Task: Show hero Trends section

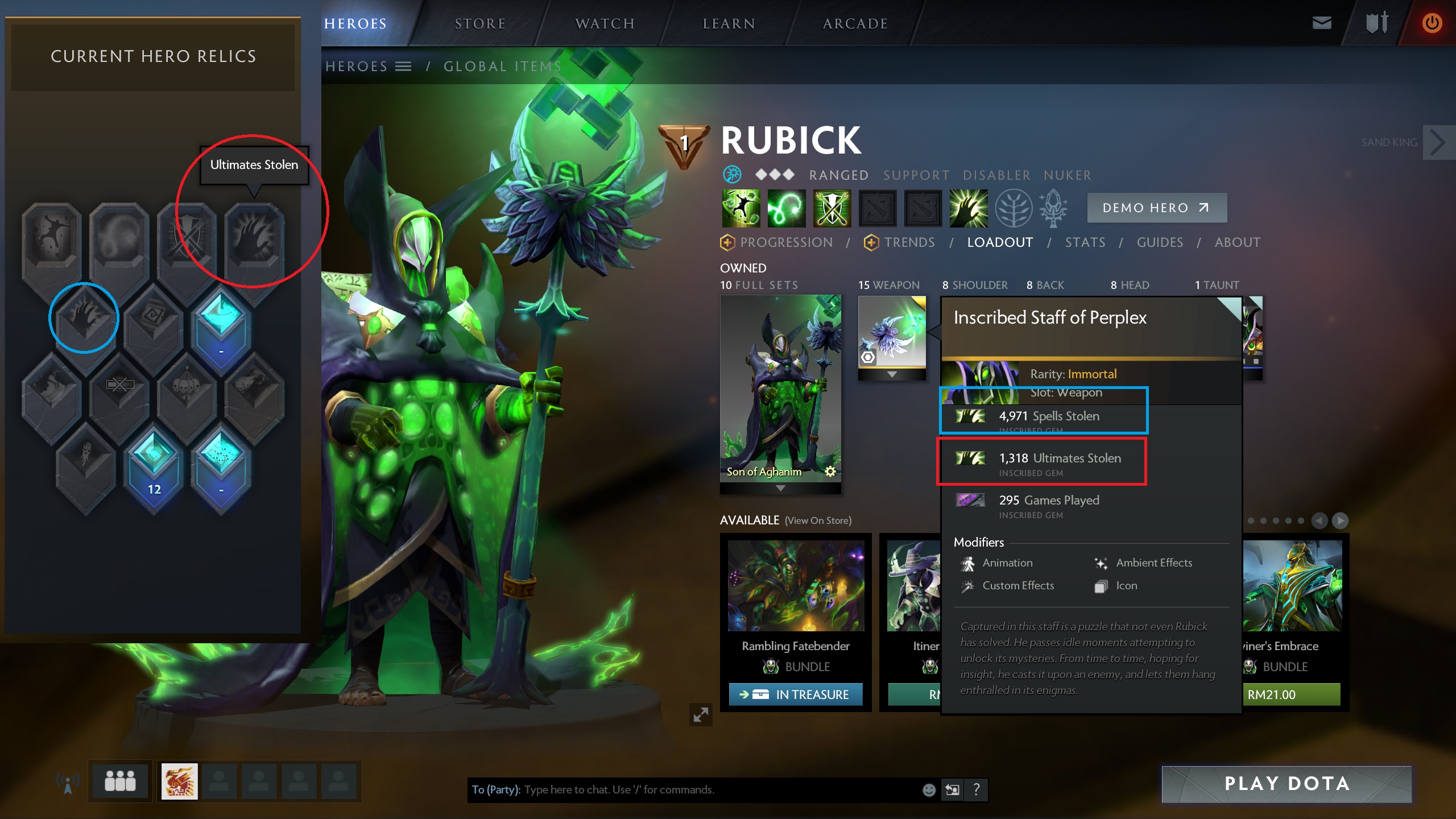Action: [x=909, y=243]
